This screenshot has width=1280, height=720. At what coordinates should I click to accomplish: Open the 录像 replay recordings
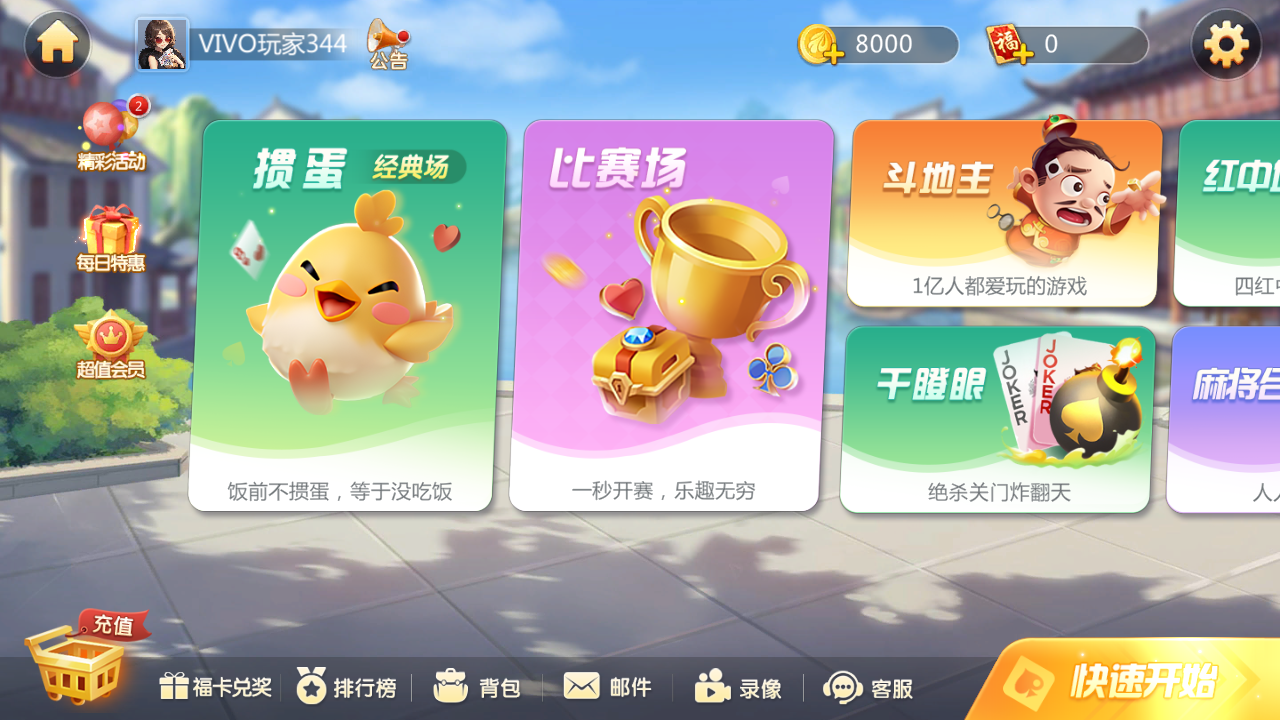pyautogui.click(x=740, y=687)
